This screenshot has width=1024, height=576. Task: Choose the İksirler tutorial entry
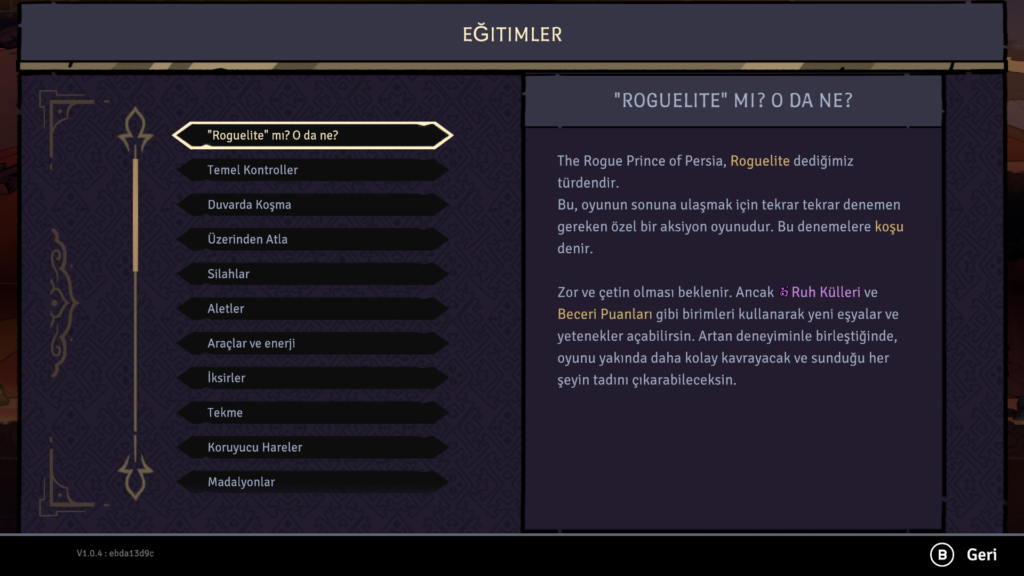point(312,378)
